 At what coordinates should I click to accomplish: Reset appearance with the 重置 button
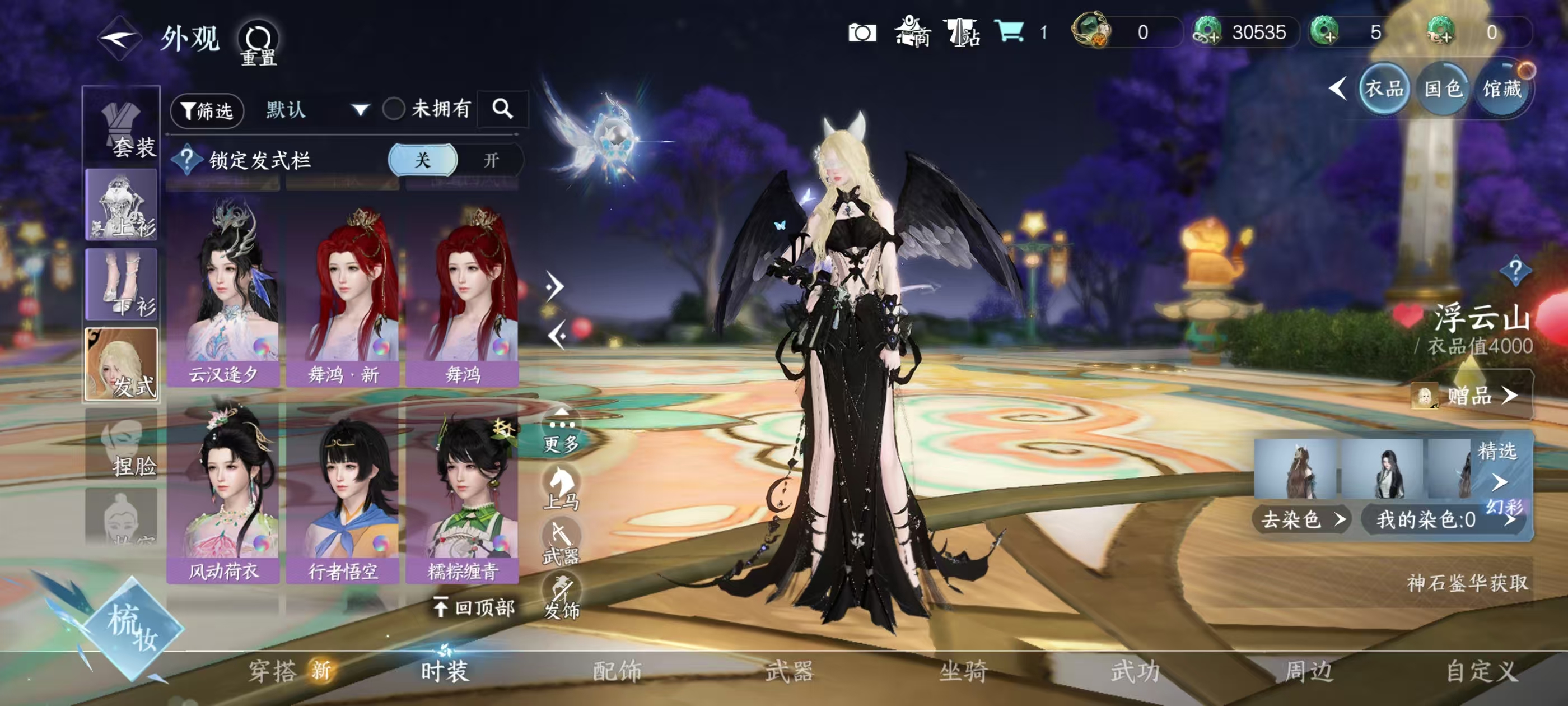pos(258,43)
